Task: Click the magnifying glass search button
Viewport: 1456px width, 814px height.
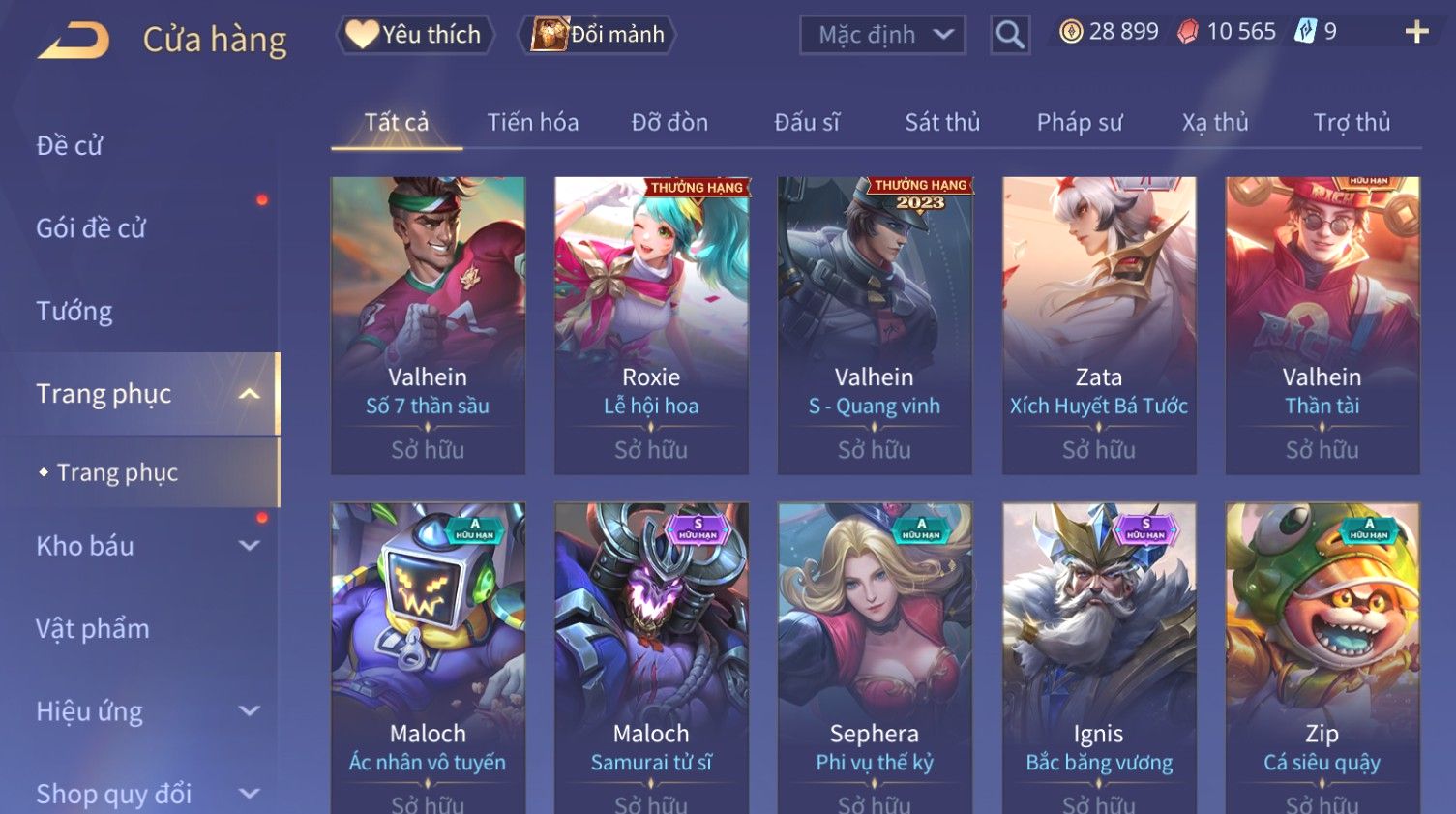Action: point(1009,36)
